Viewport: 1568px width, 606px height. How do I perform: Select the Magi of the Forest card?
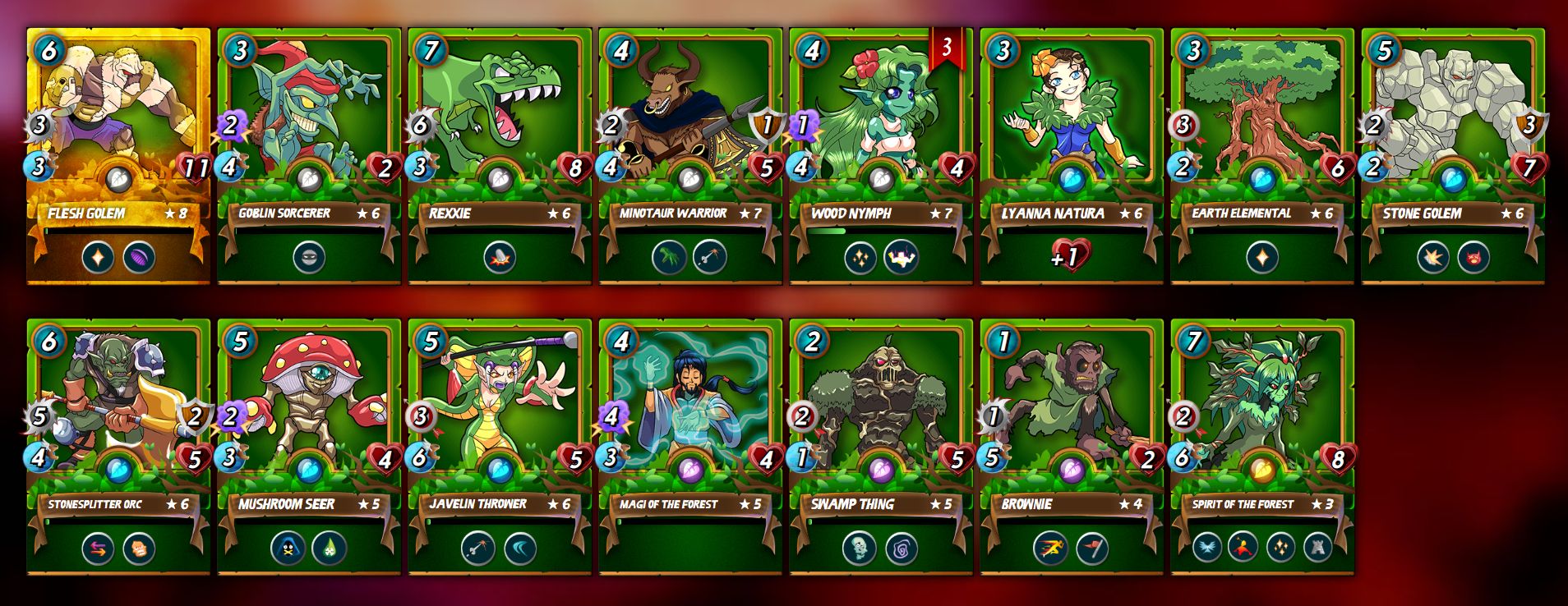pyautogui.click(x=690, y=447)
